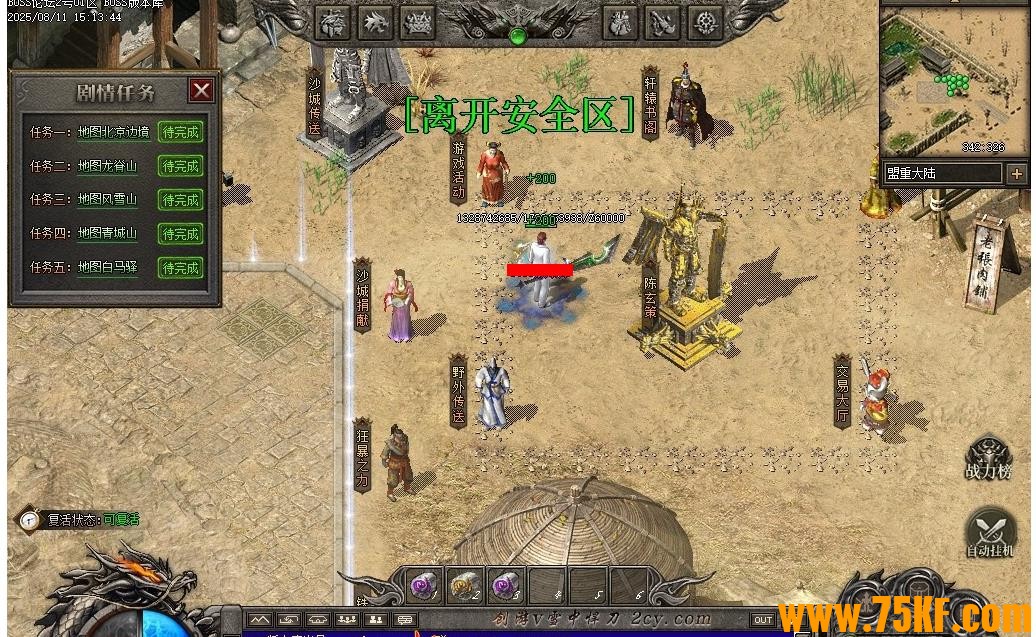Click the chat bubble button on bottom bar
Viewport: 1036px width, 637px height.
[405, 620]
